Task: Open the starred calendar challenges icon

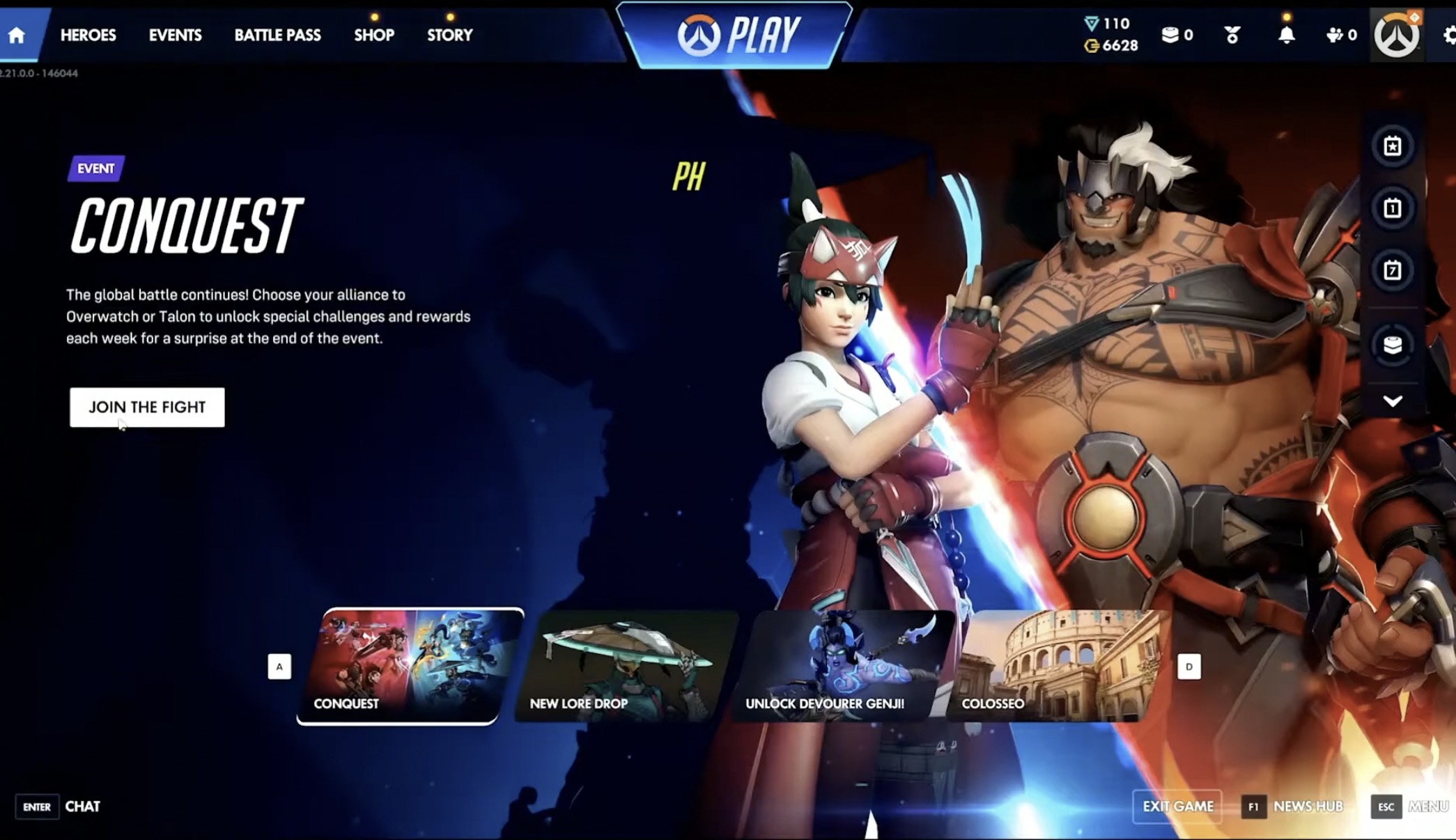Action: tap(1392, 146)
